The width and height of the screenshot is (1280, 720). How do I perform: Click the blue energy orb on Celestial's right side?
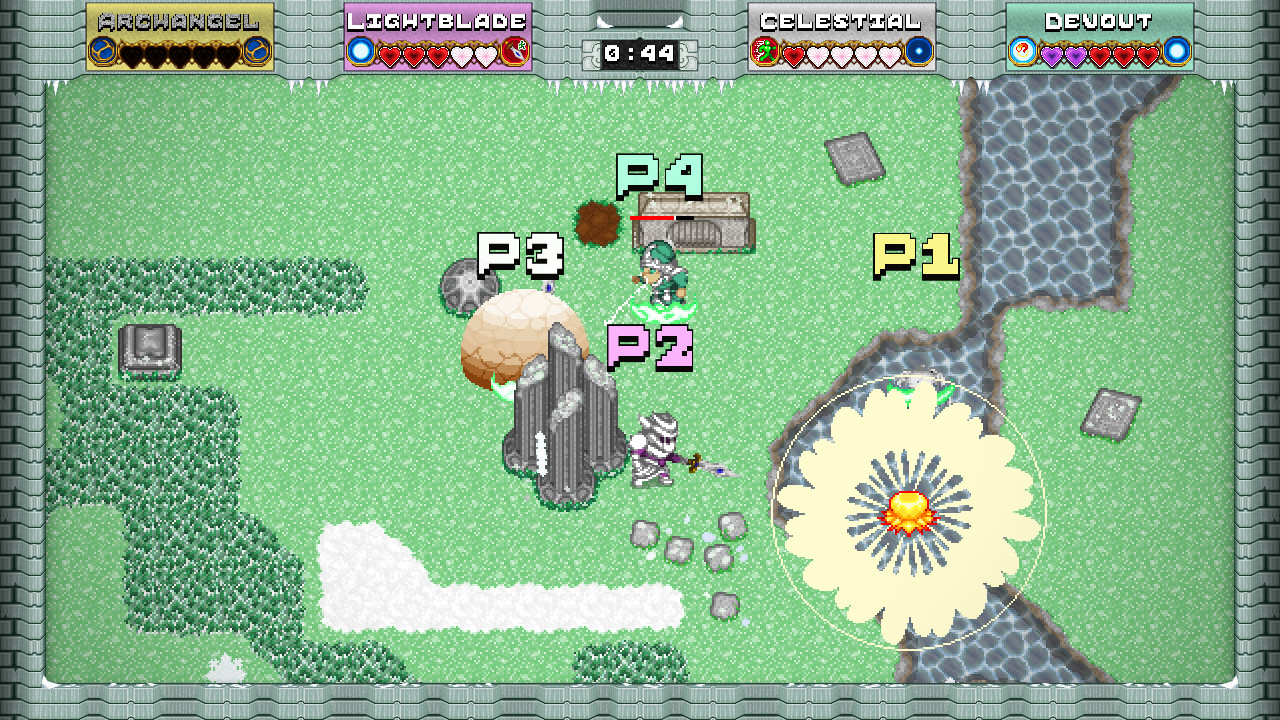click(x=918, y=51)
